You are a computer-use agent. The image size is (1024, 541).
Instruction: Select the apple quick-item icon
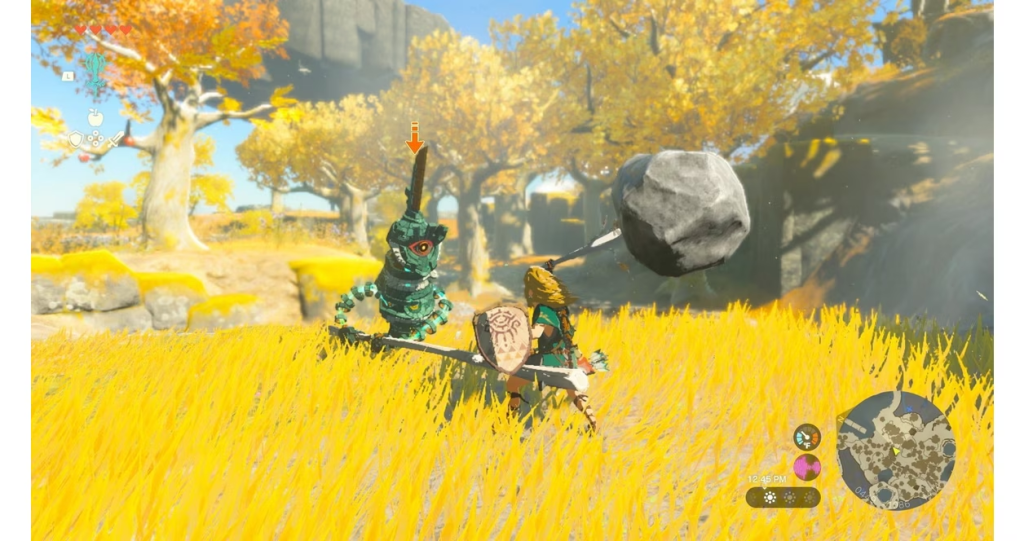click(96, 118)
